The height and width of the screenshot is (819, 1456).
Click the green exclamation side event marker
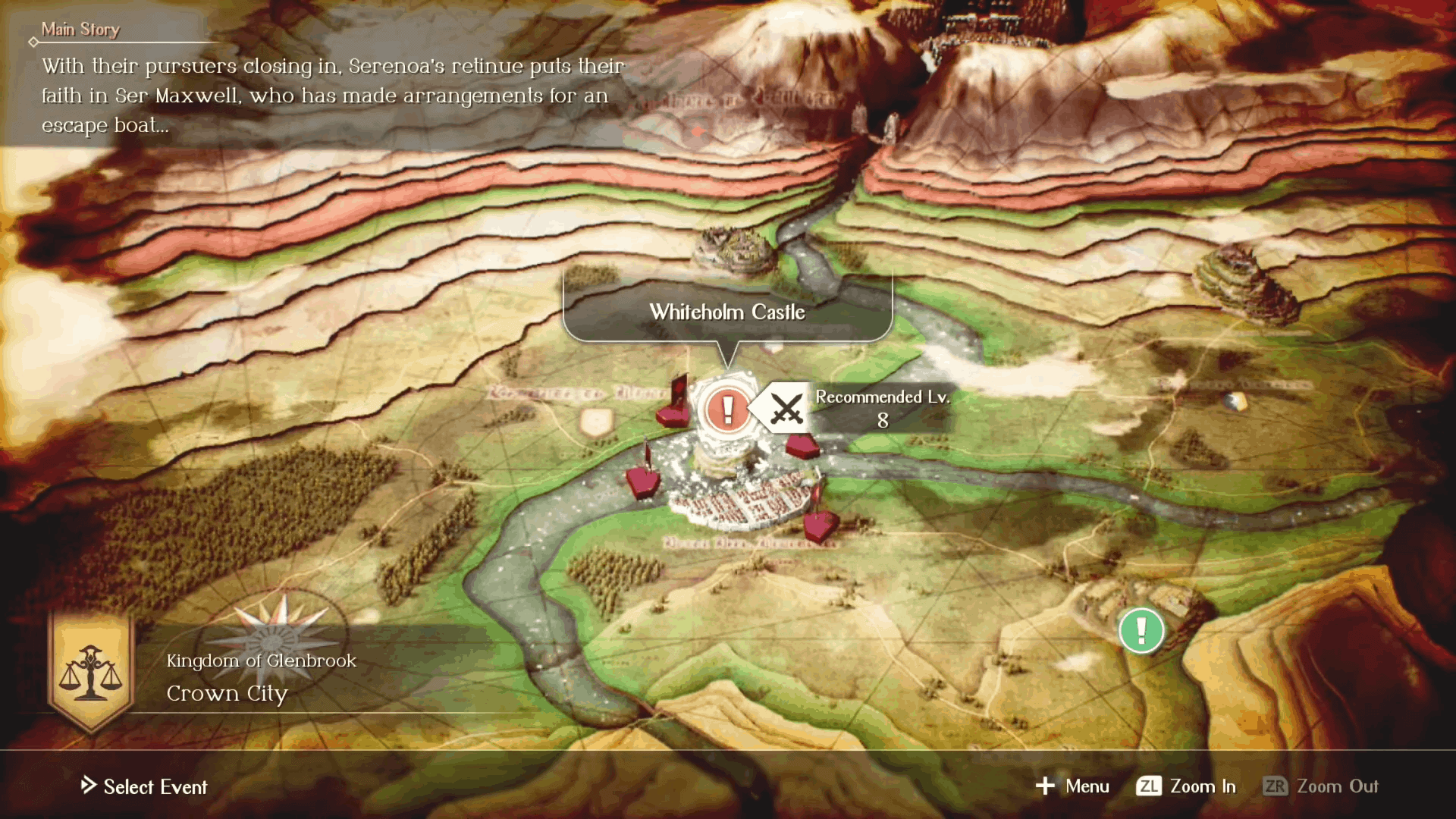point(1141,631)
